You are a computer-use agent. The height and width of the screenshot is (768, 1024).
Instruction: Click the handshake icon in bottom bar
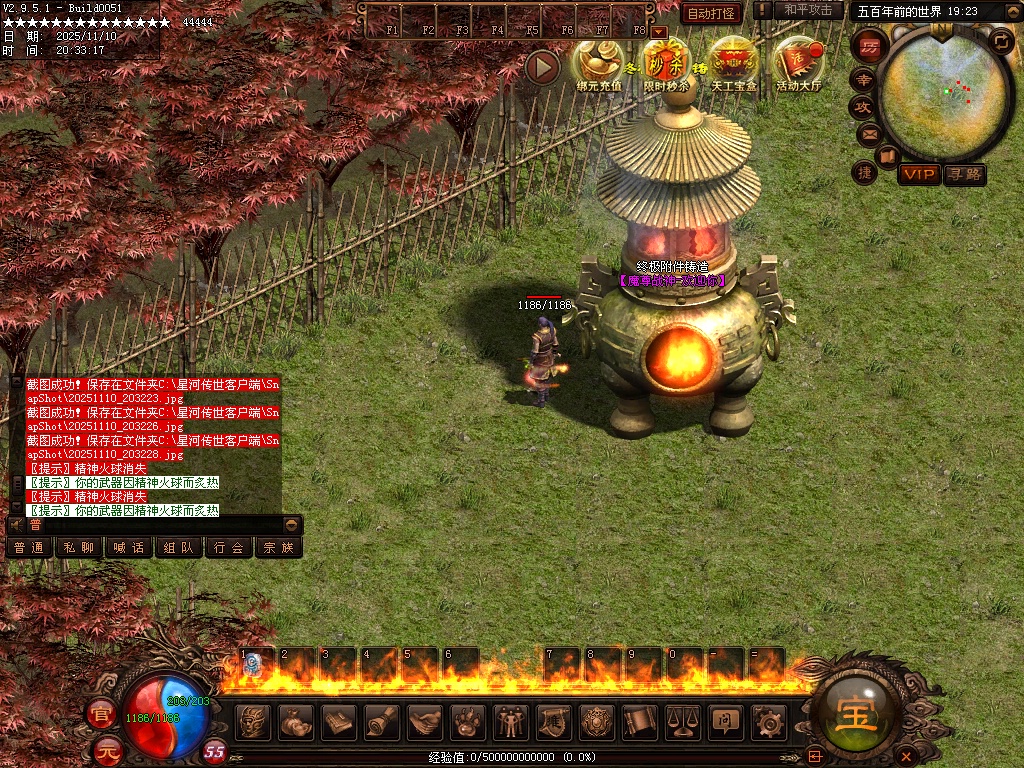point(424,721)
